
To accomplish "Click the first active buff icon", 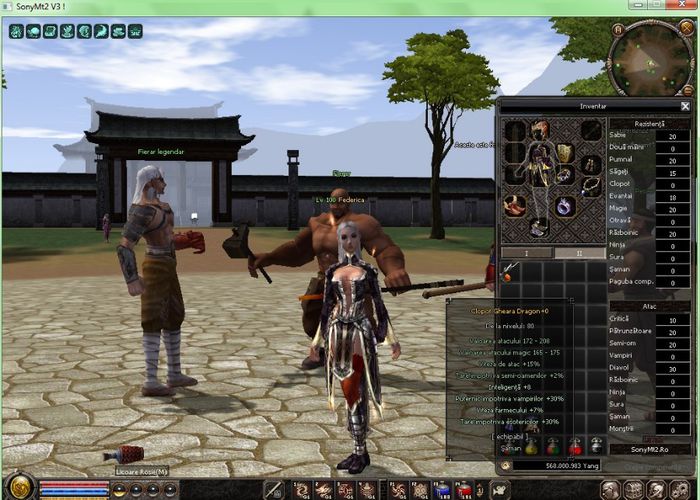I will pos(17,31).
